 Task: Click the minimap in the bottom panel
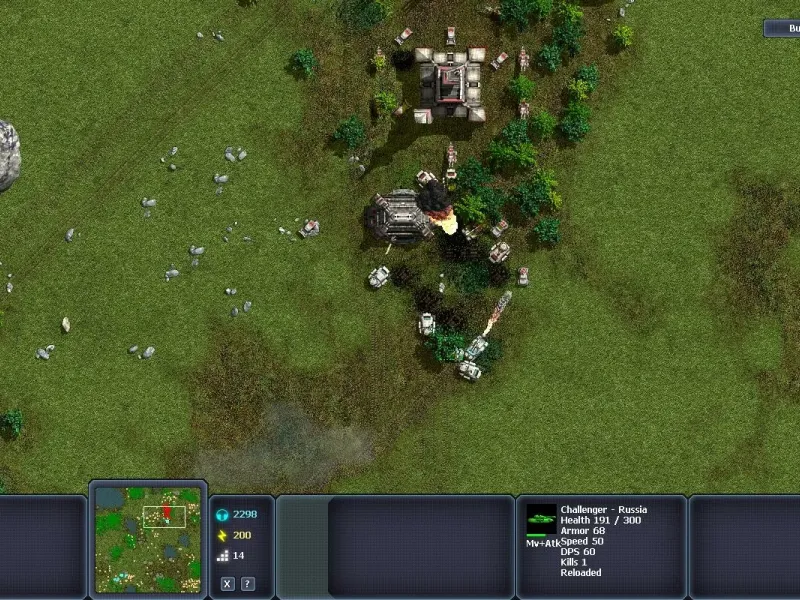tap(147, 538)
